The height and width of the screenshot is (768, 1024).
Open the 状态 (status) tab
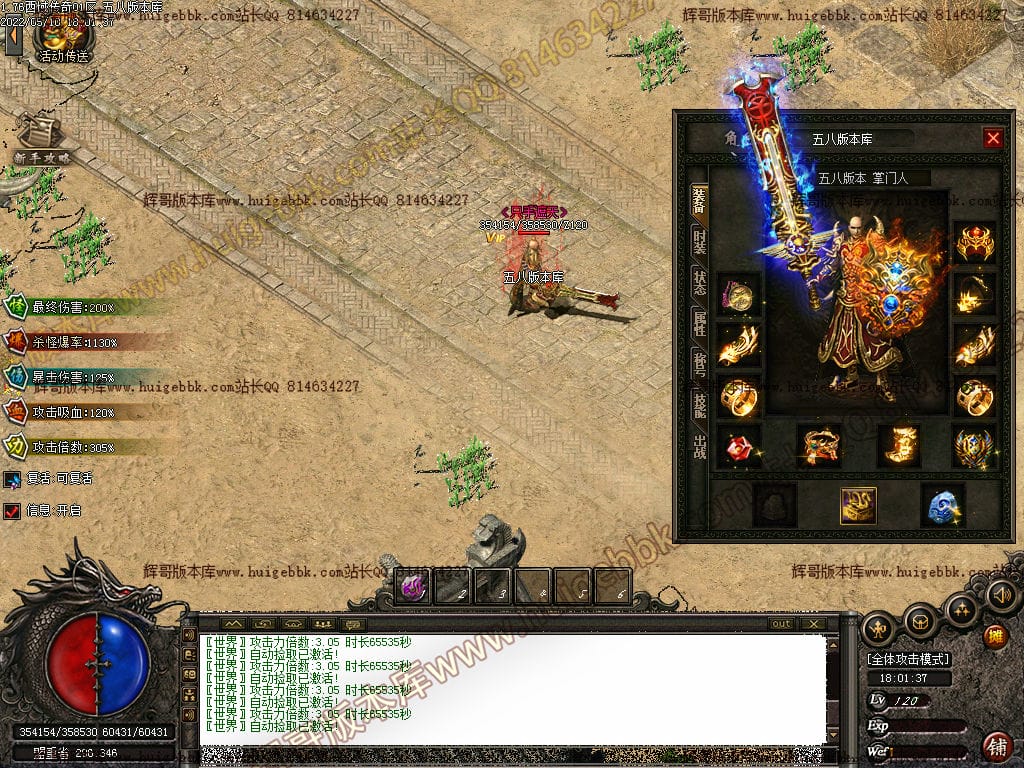699,281
